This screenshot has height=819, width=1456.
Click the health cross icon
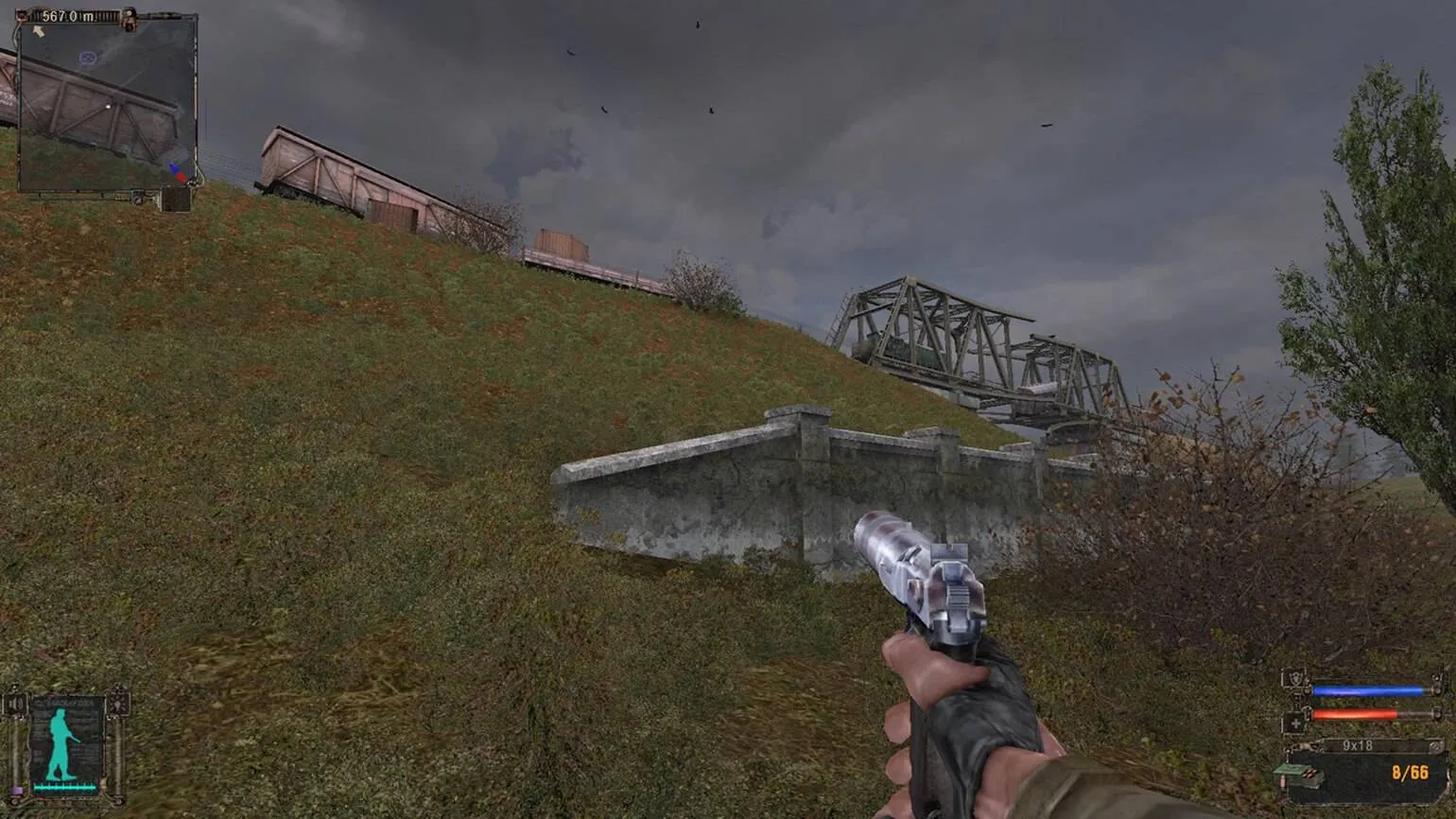click(x=1293, y=723)
